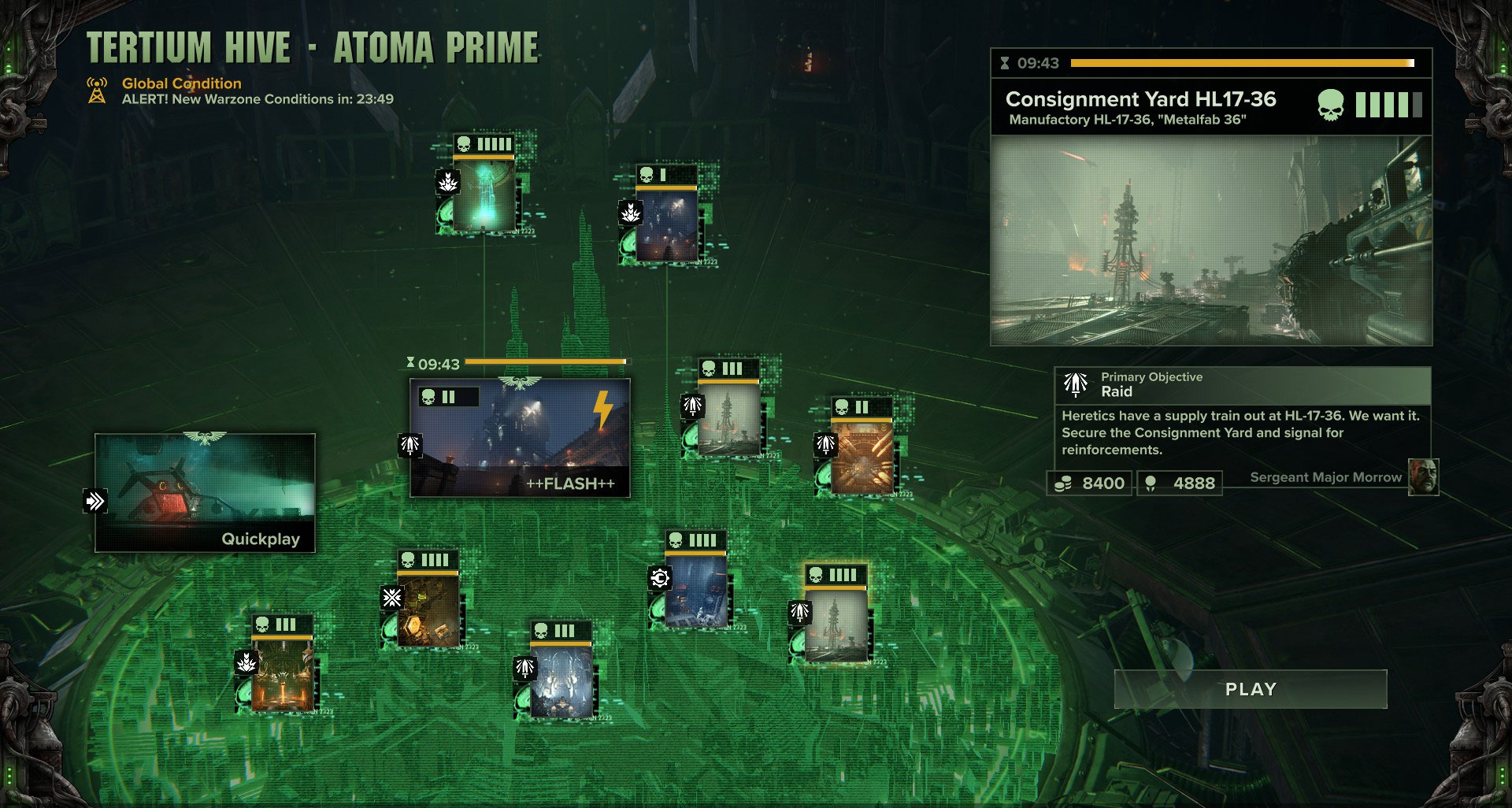Click the Raid sword icon on the highlighted four-skull mission
This screenshot has width=1512, height=808.
pos(799,612)
